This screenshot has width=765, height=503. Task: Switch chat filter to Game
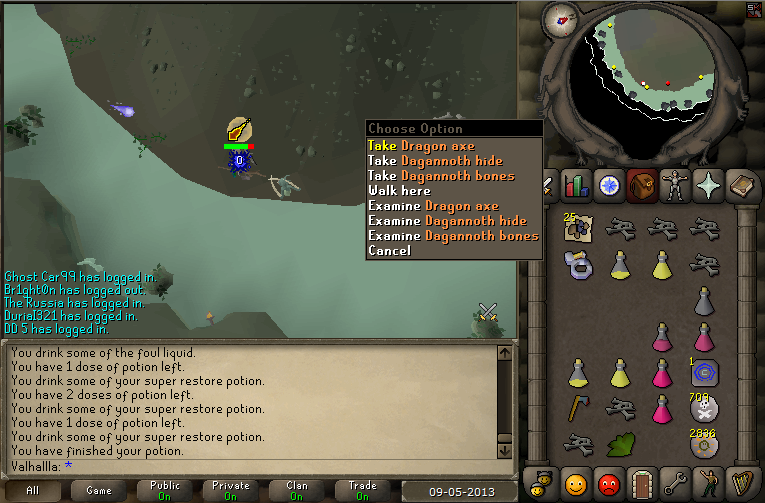(x=99, y=491)
